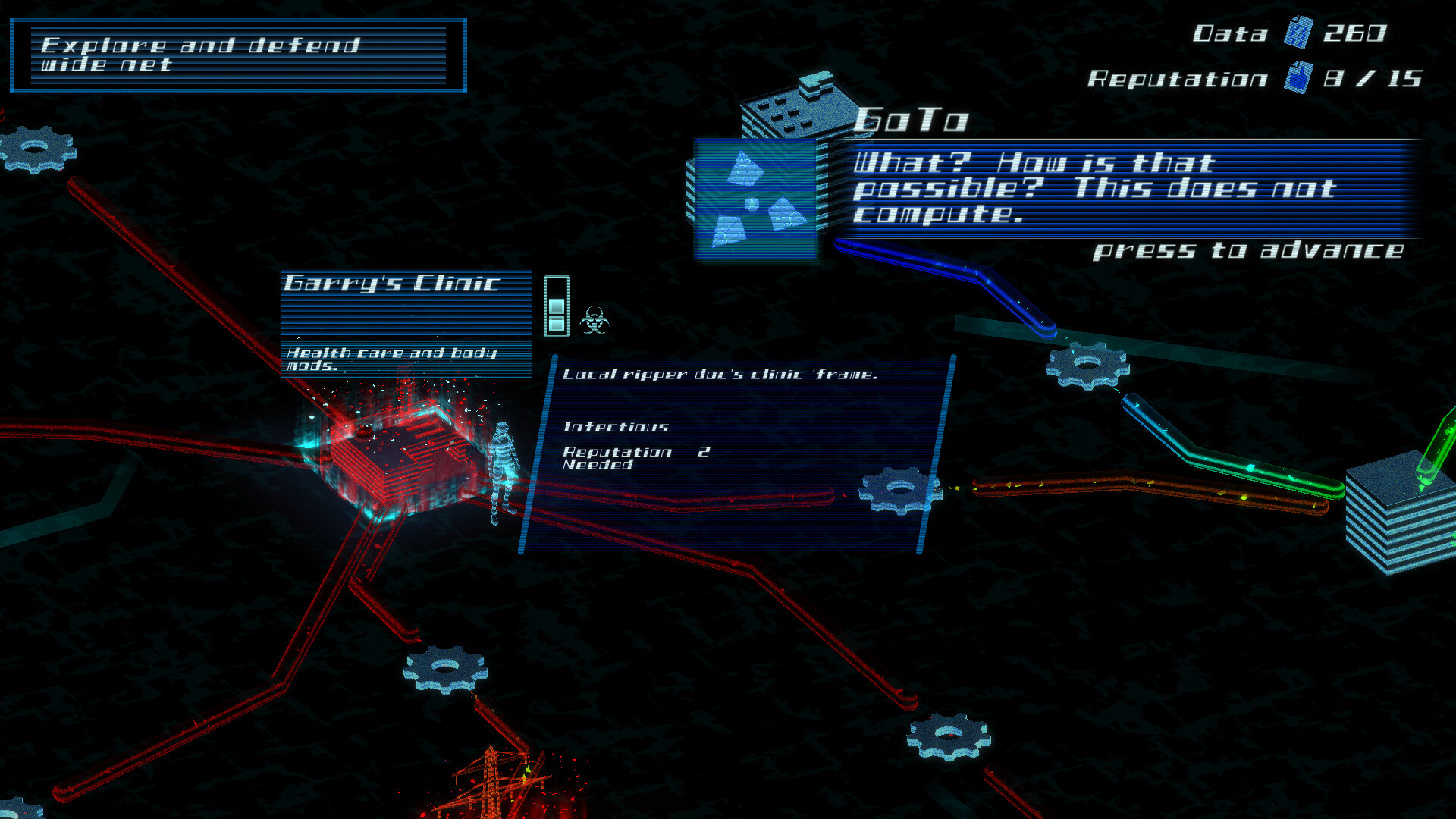The height and width of the screenshot is (819, 1456).
Task: Click the GoTo speaker name label
Action: click(x=910, y=120)
